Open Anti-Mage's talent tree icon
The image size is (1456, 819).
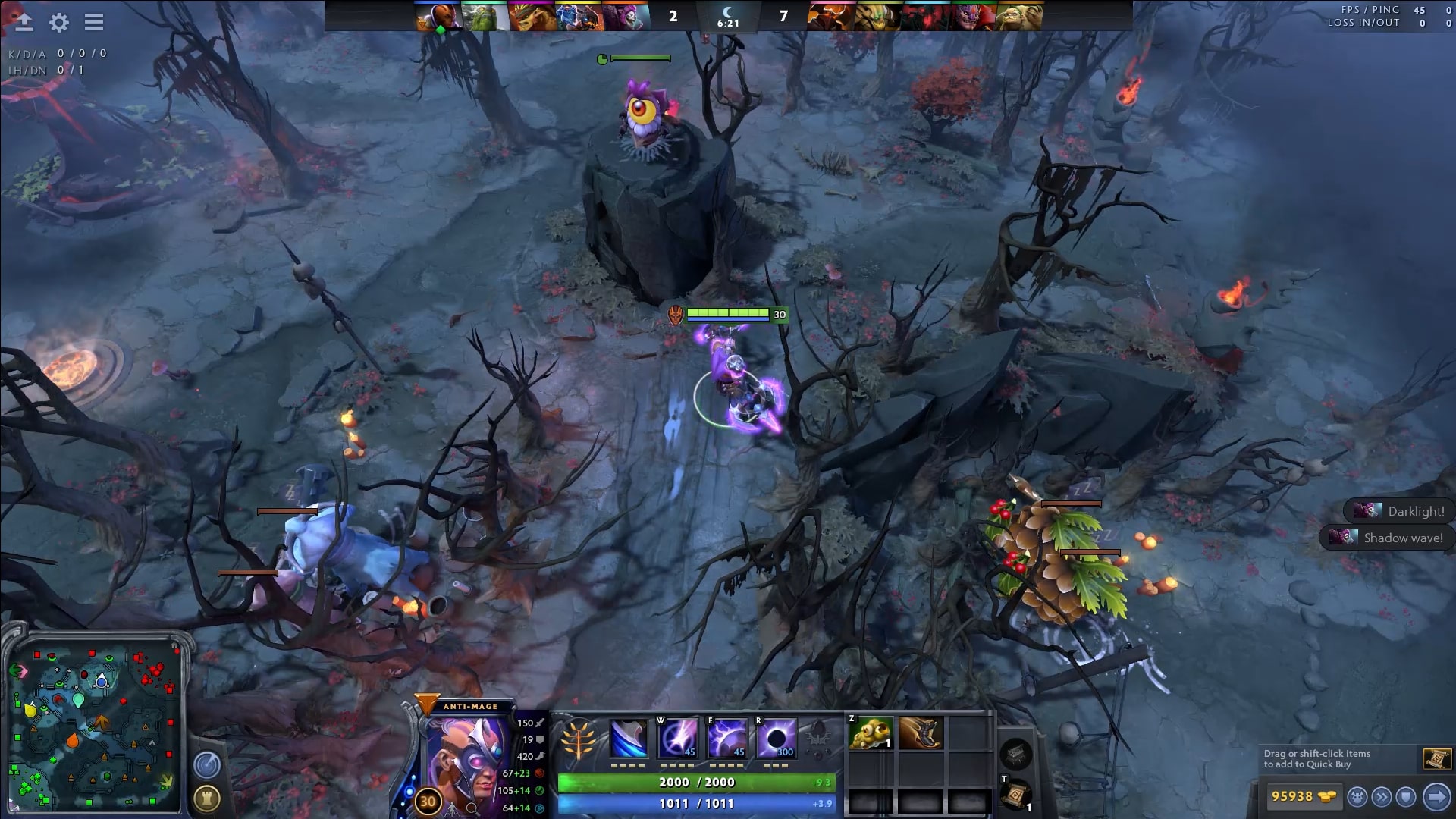[x=579, y=738]
